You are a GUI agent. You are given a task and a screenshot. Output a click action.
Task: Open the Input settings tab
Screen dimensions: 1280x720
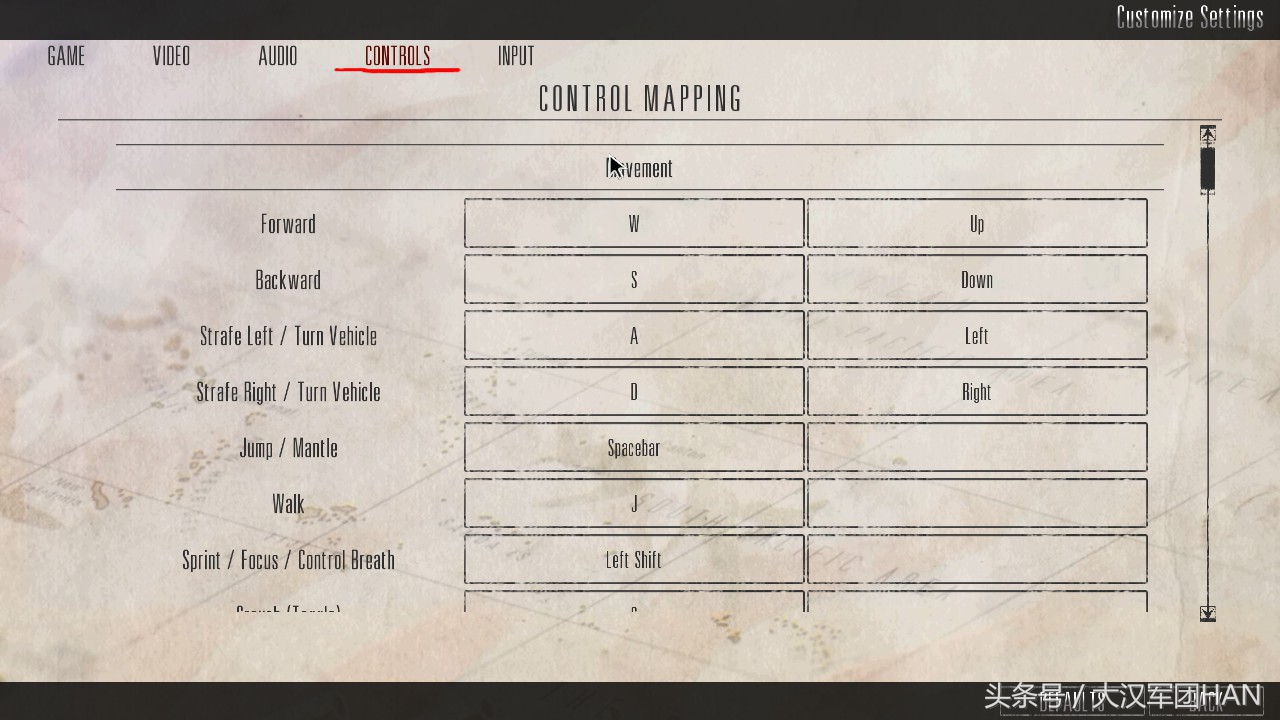[516, 56]
